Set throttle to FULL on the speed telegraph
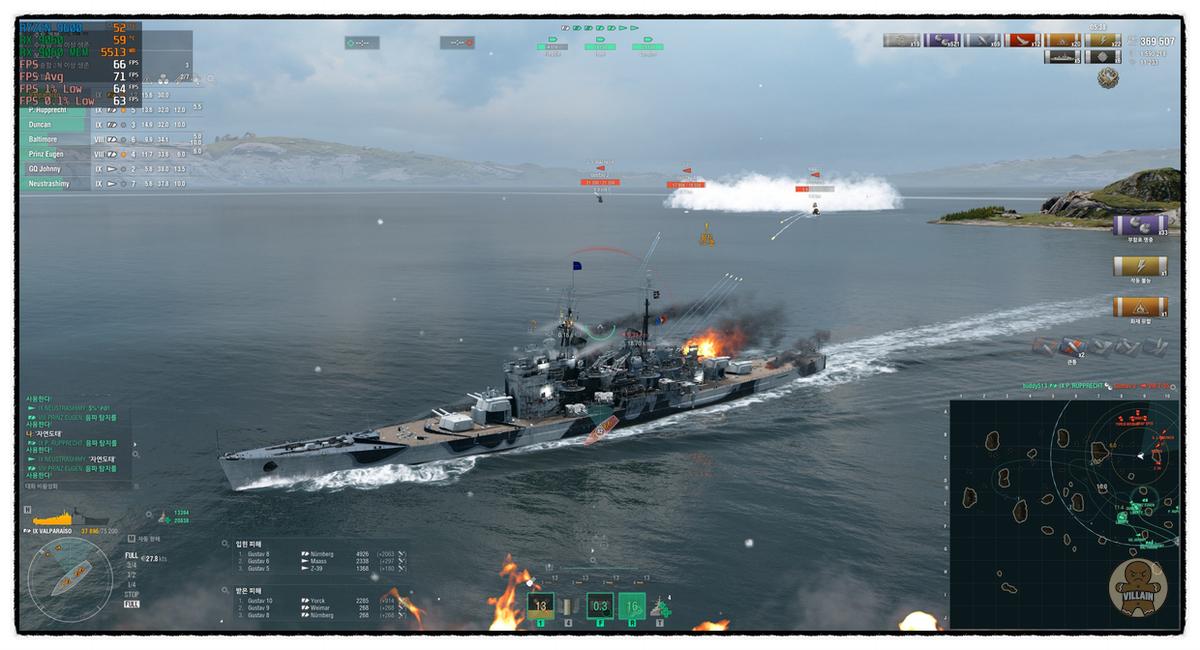1200x650 pixels. [132, 555]
